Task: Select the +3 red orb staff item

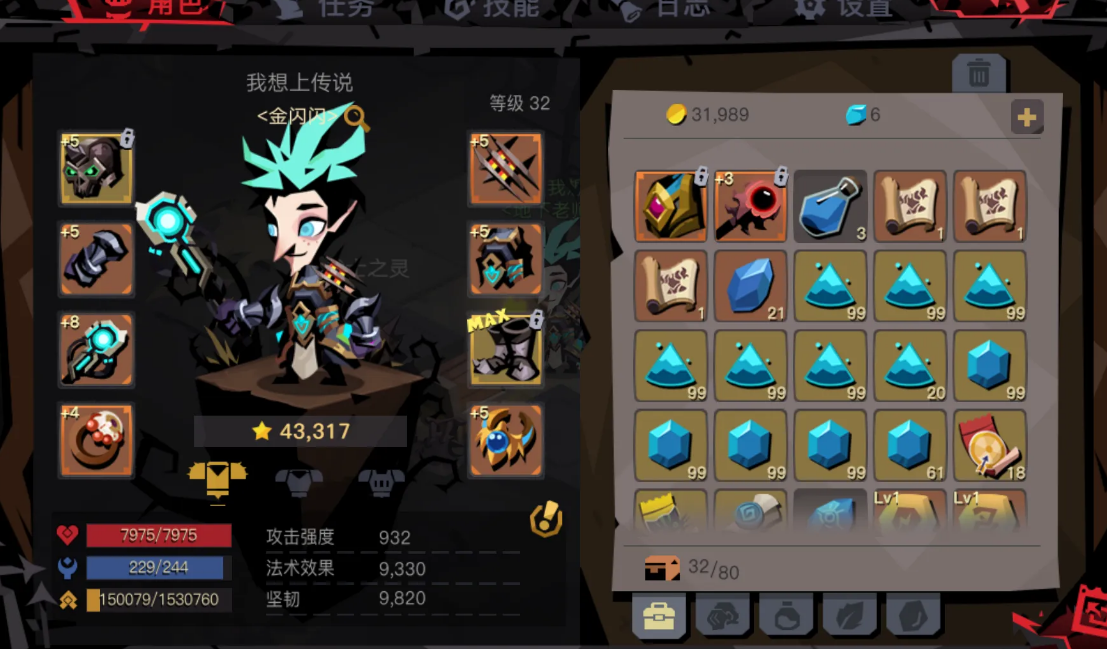Action: click(750, 206)
